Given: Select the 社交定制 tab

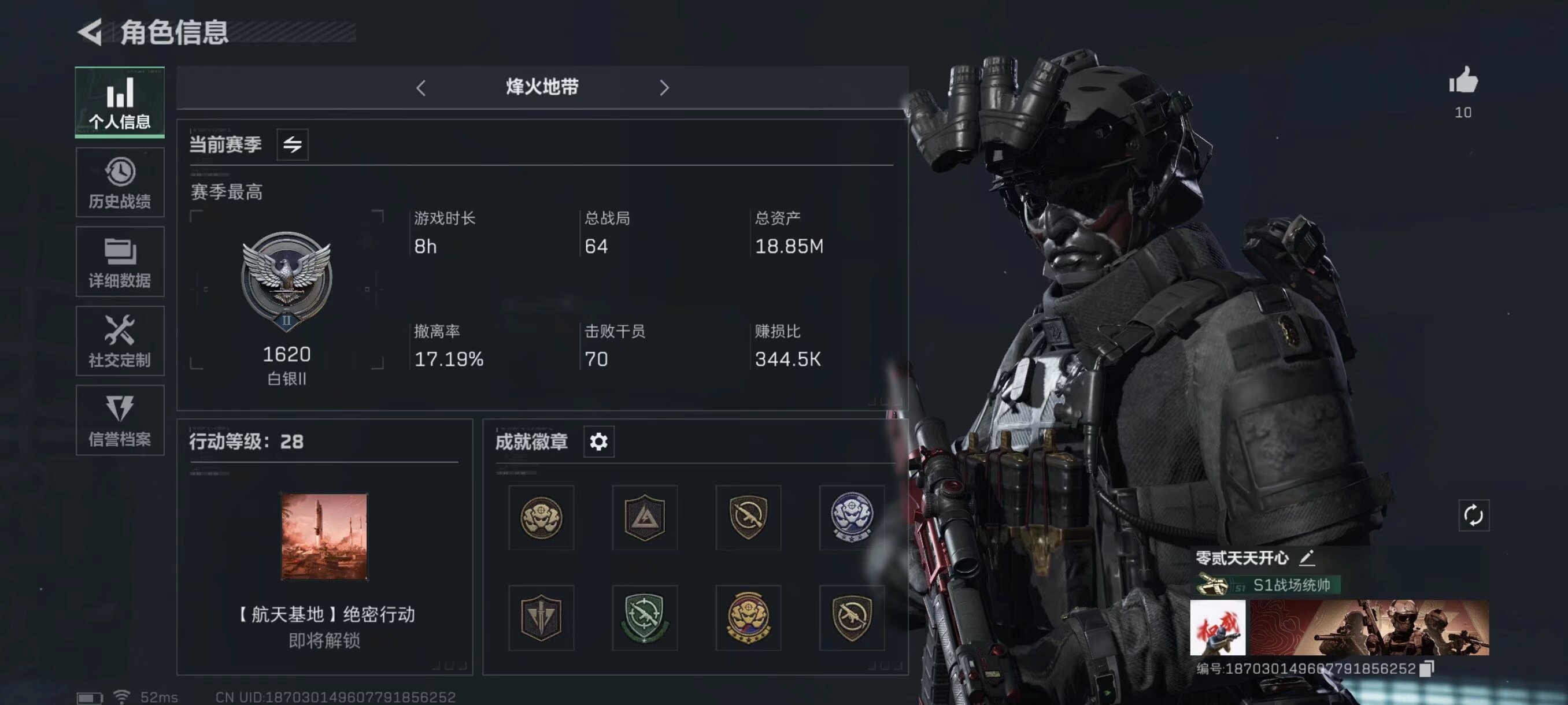Looking at the screenshot, I should [x=120, y=340].
